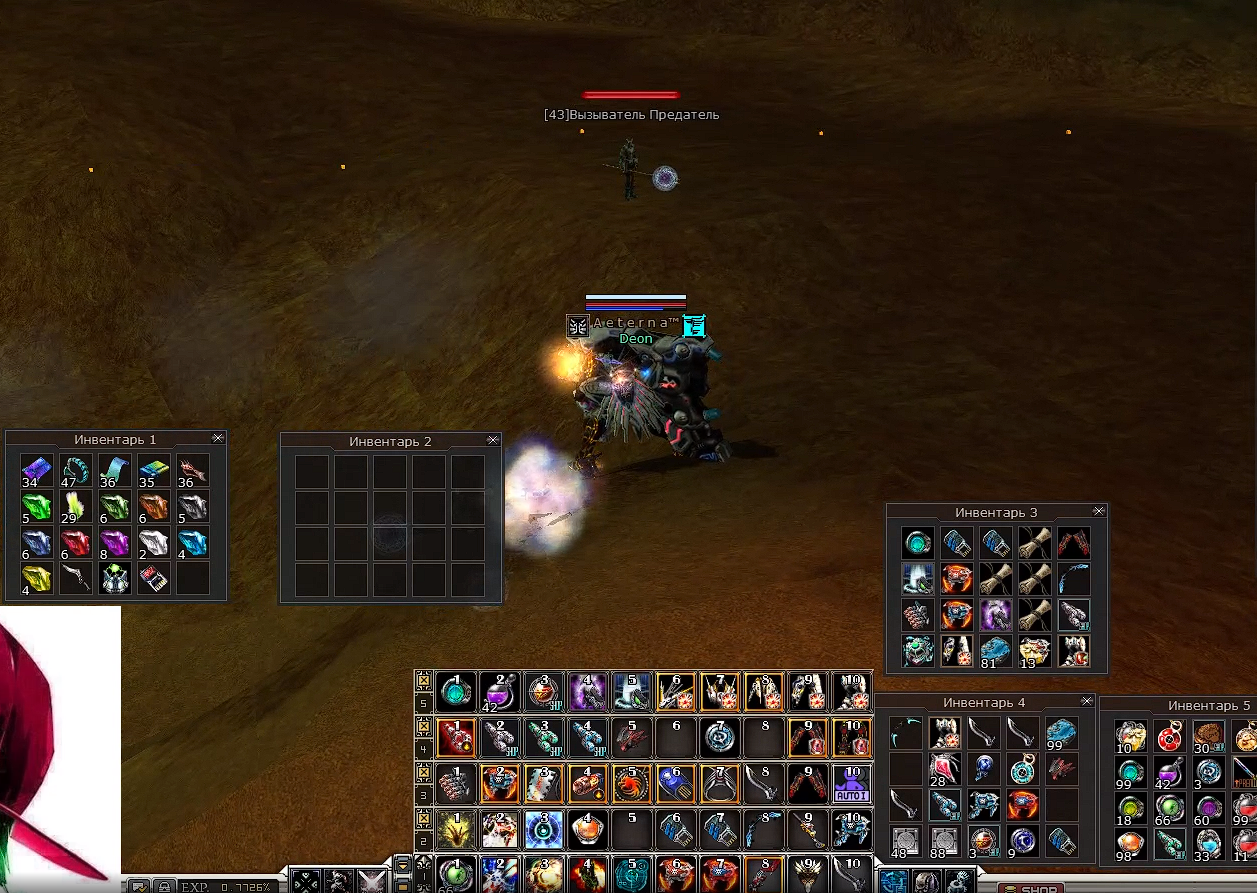Pick the purple crystal stack of 8
This screenshot has width=1257, height=893.
point(114,543)
